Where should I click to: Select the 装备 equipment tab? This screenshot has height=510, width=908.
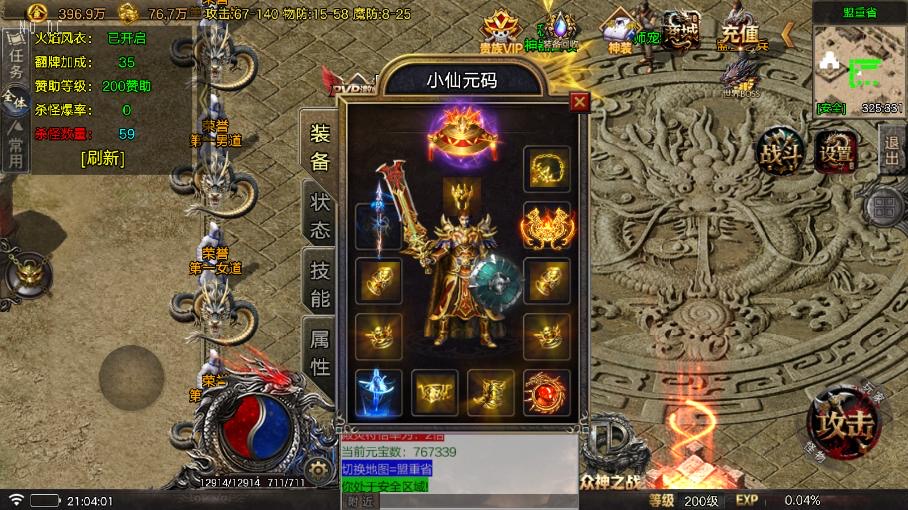[319, 148]
